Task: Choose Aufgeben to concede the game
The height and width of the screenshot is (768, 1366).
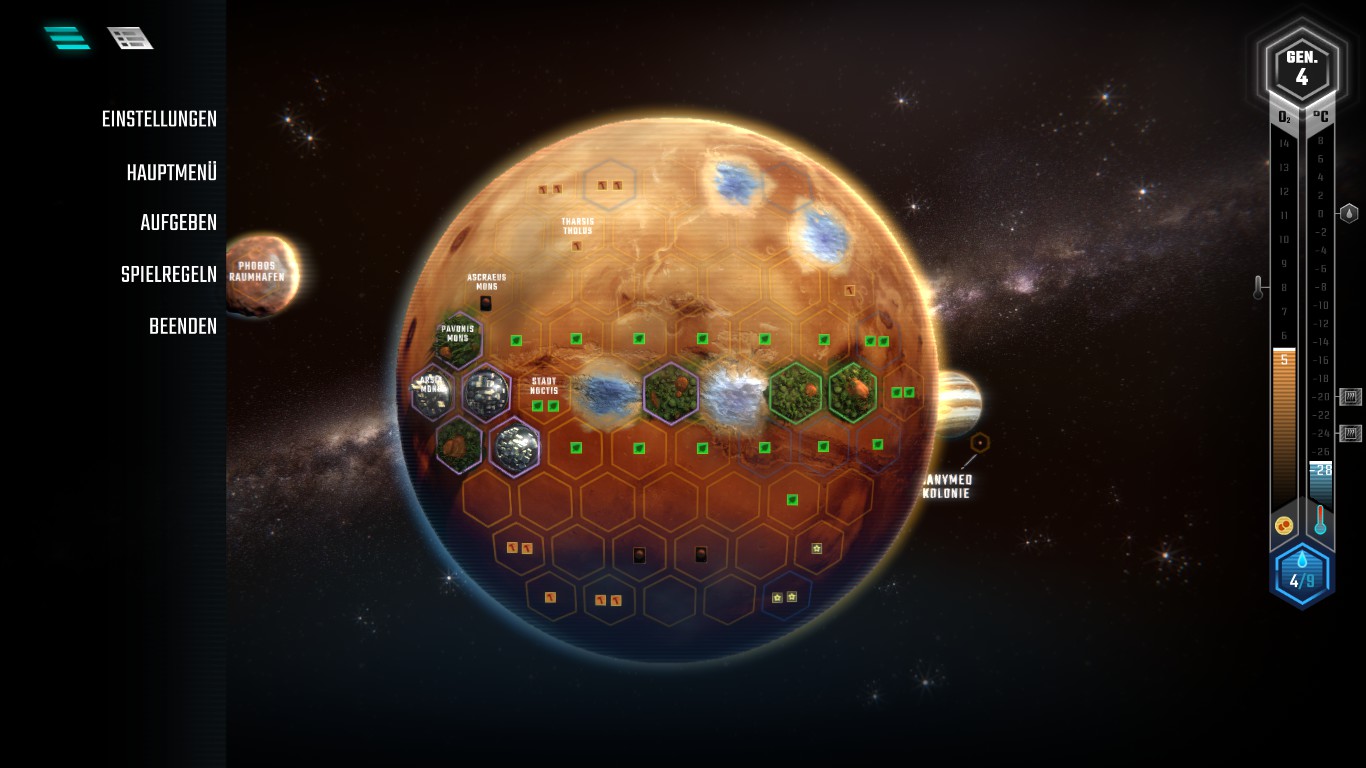Action: click(178, 223)
